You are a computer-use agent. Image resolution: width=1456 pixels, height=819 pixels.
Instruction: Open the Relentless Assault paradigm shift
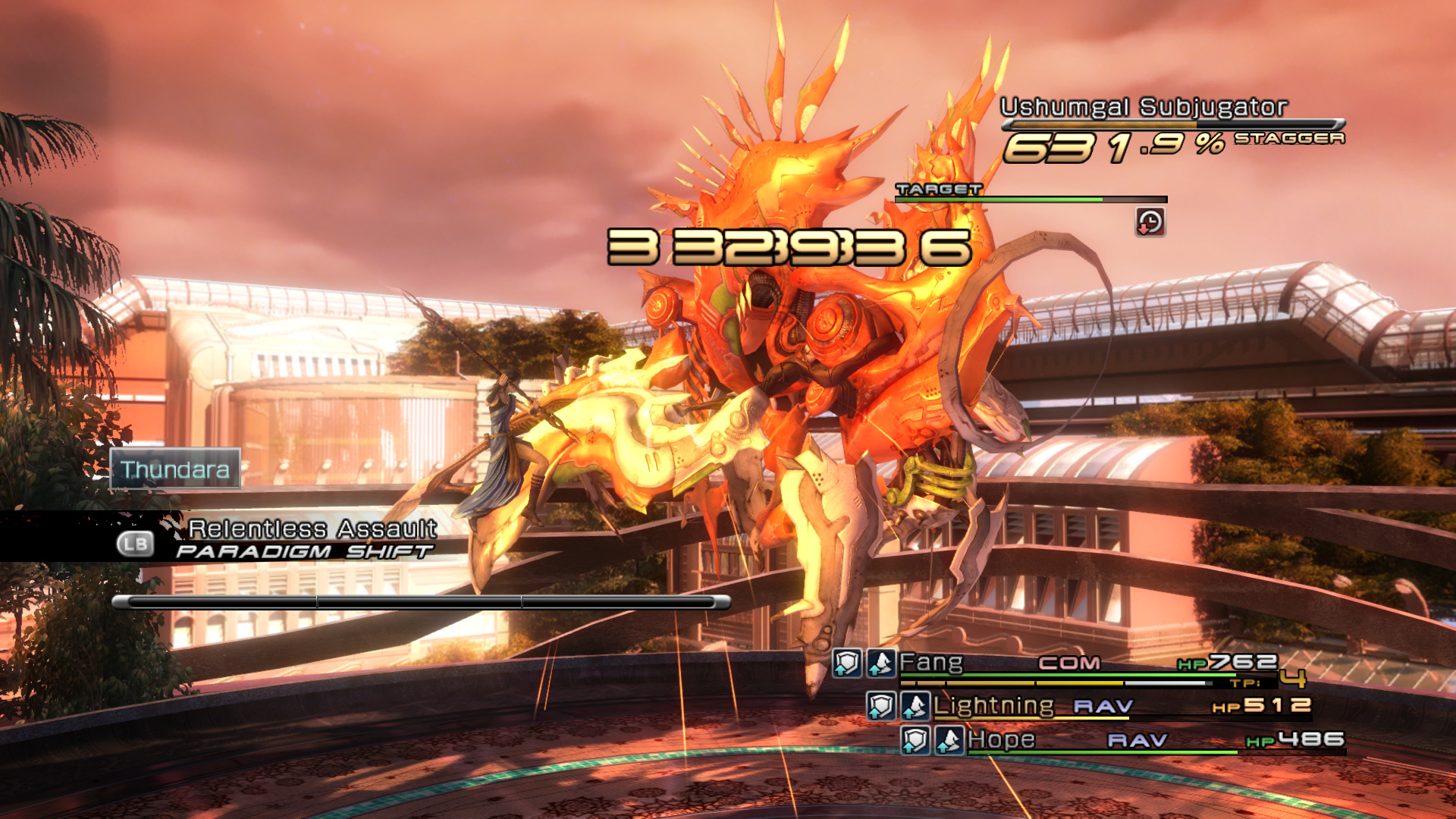(311, 529)
